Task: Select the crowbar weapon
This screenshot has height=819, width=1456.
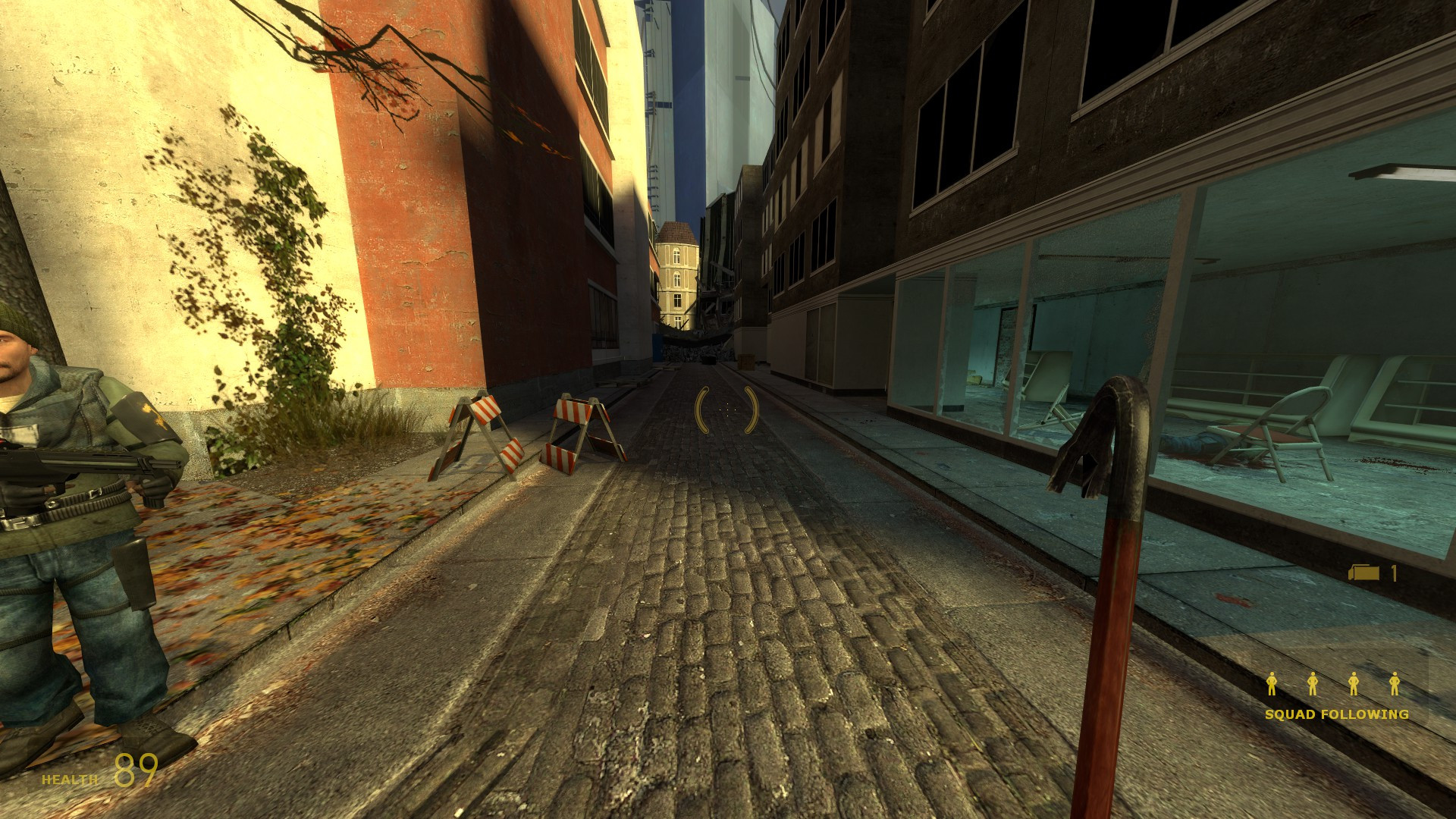Action: (x=1111, y=569)
